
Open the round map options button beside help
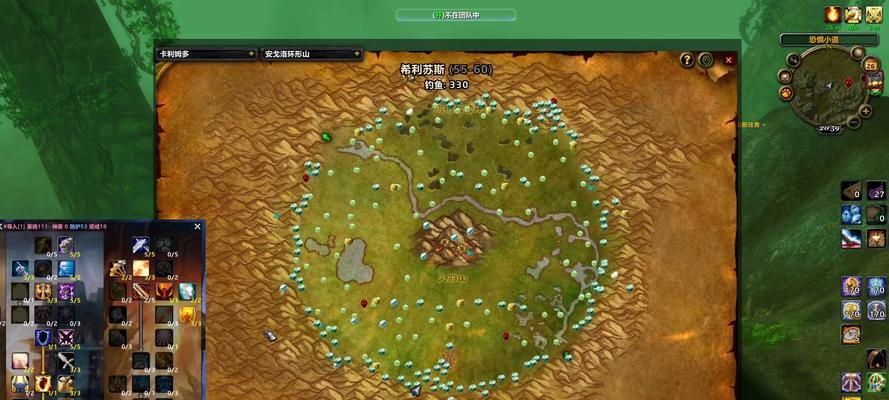click(x=706, y=60)
